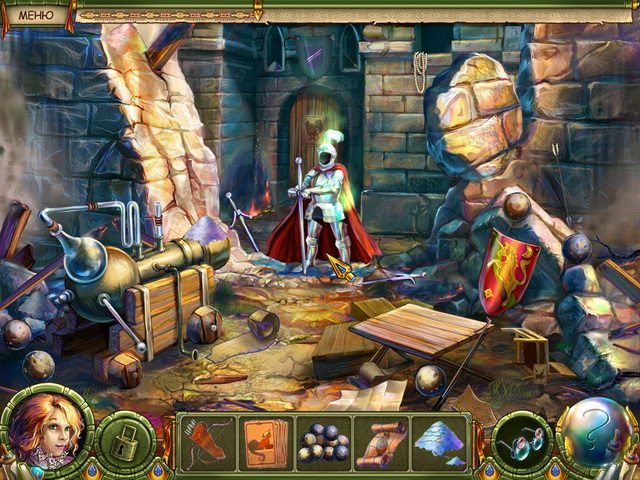Select the blue crystal pile slot
The height and width of the screenshot is (480, 640).
click(x=443, y=440)
